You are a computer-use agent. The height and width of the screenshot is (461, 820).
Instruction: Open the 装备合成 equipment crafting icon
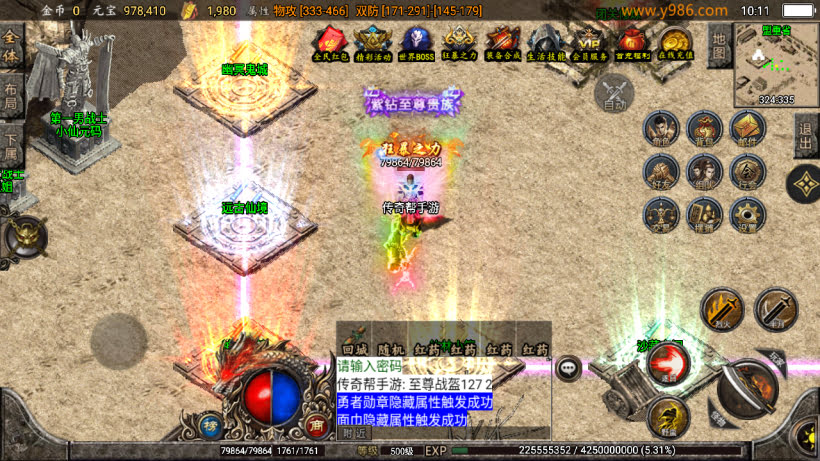[501, 44]
